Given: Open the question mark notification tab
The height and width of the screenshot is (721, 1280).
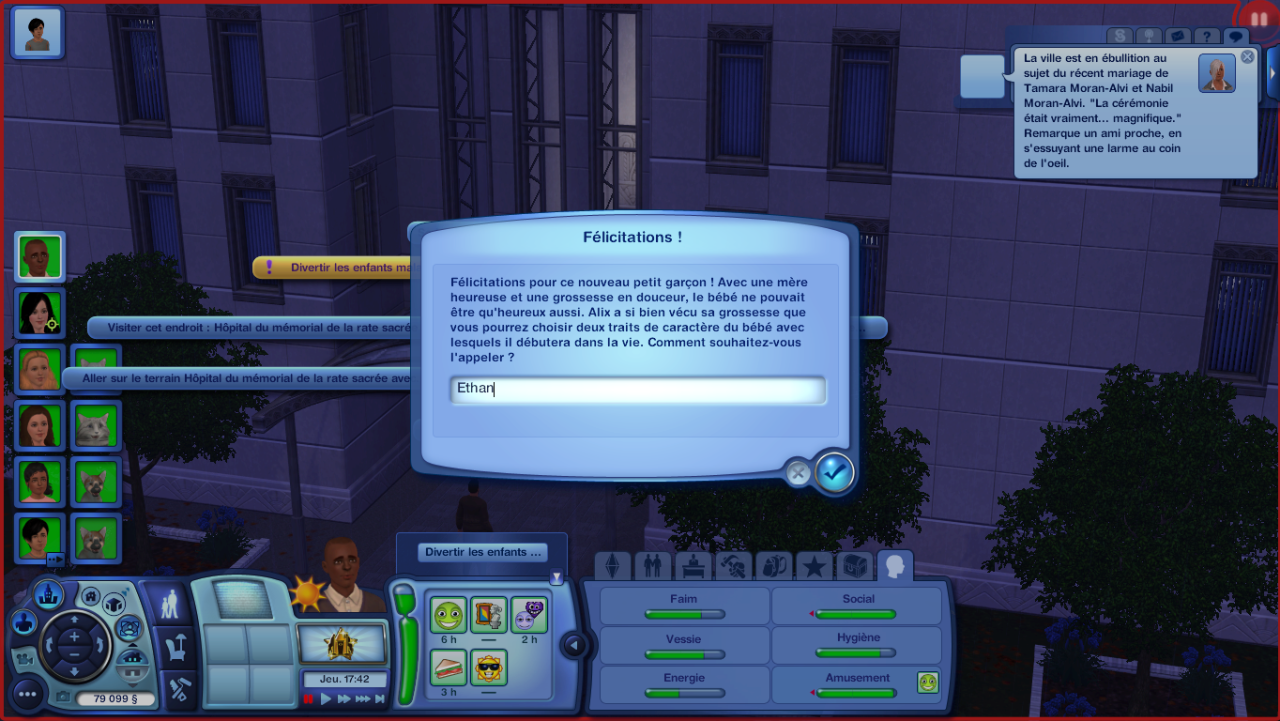Looking at the screenshot, I should coord(1207,37).
